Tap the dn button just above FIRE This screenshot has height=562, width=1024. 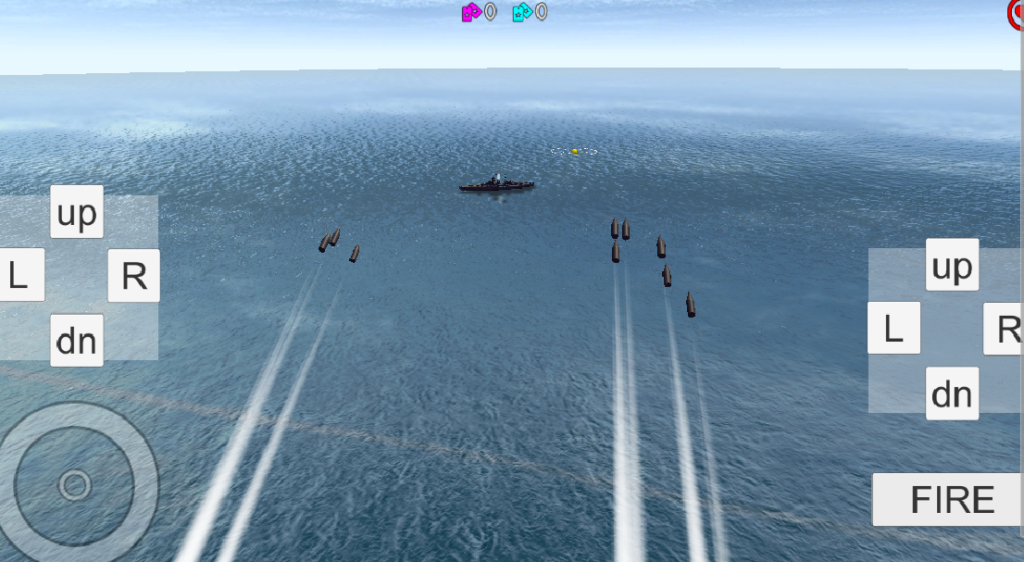[951, 393]
